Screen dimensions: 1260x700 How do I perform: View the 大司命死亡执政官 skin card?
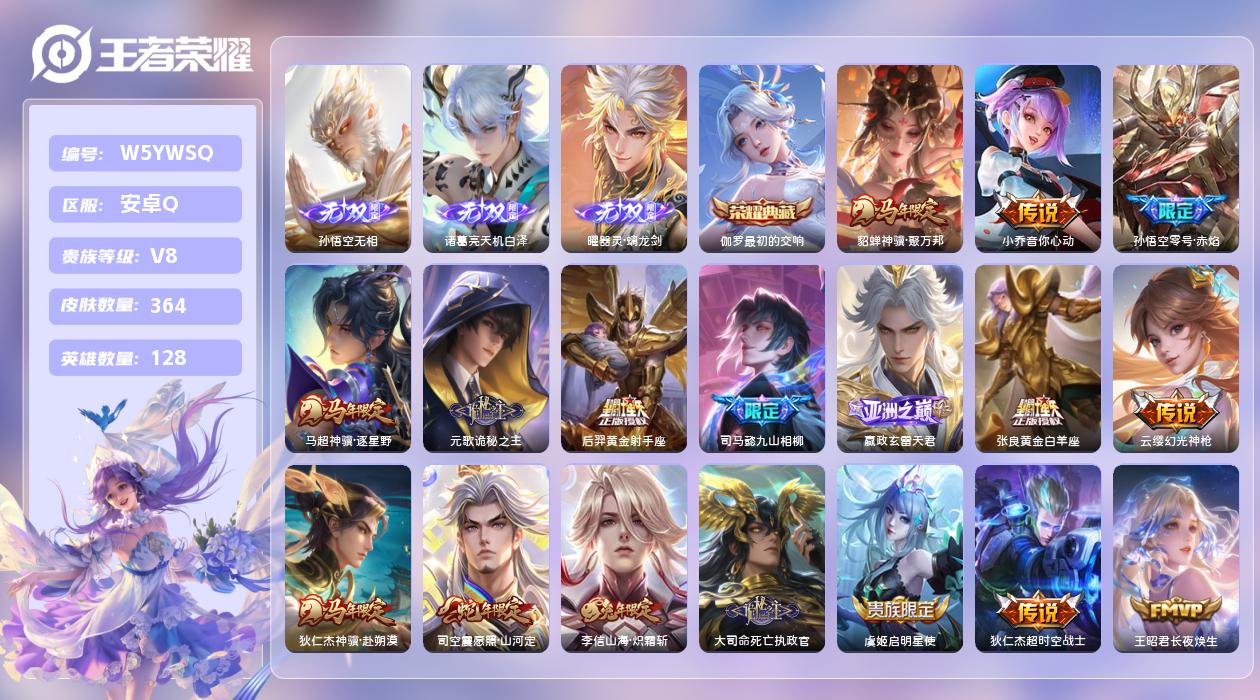coord(762,558)
